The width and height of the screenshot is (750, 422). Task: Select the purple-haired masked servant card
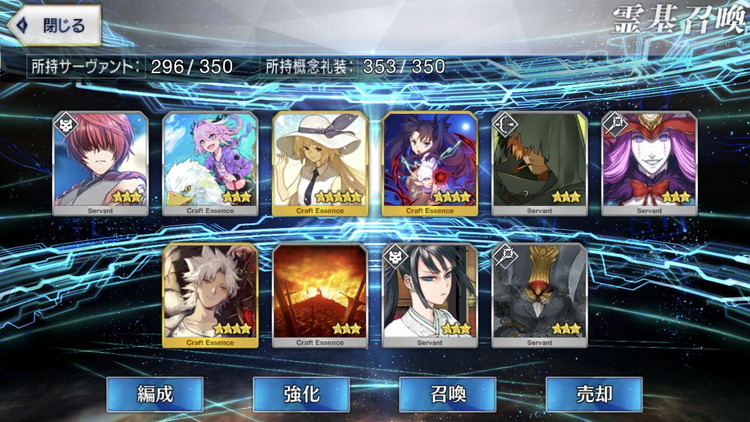(650, 163)
